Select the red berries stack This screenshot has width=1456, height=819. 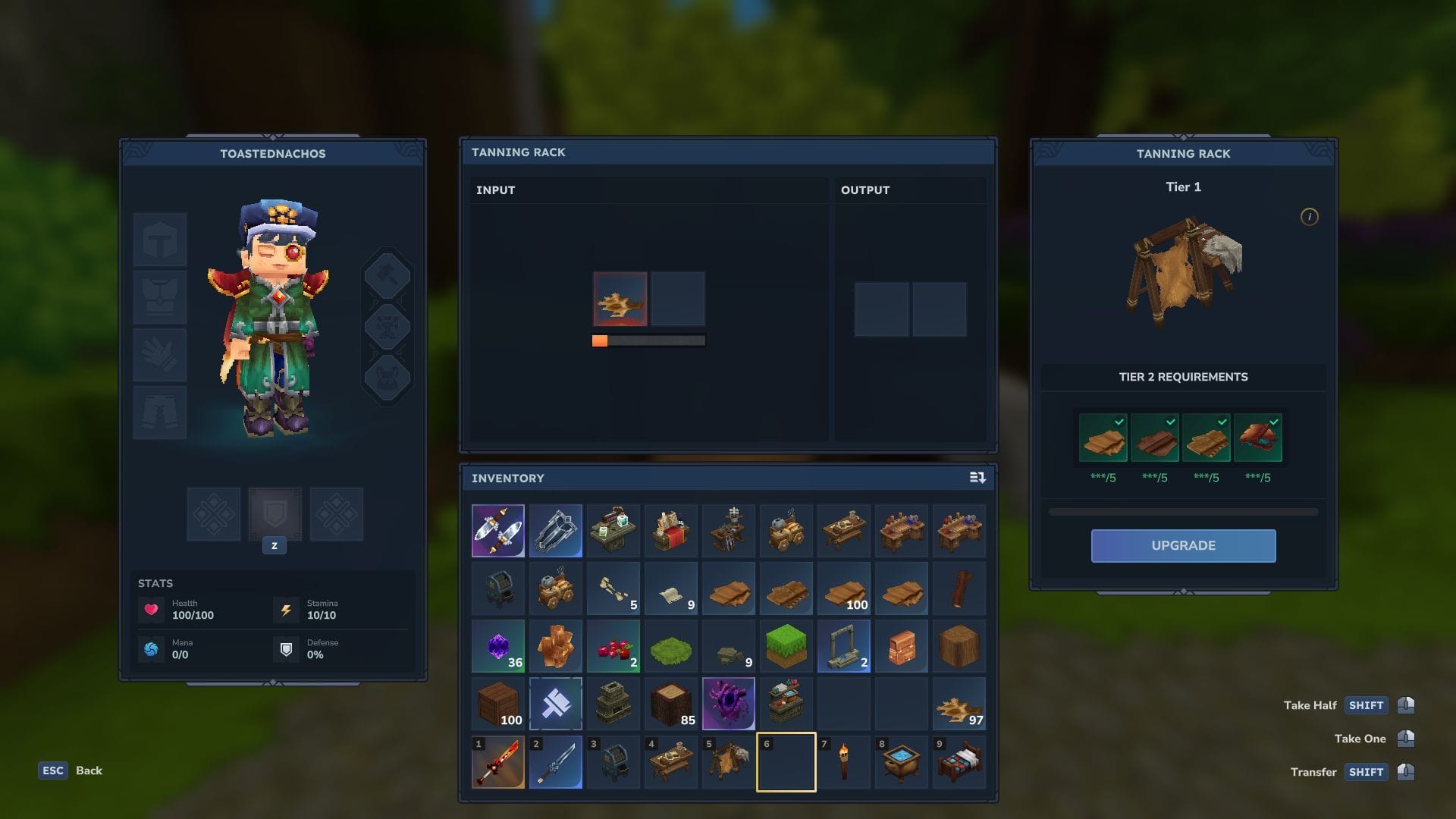[613, 646]
